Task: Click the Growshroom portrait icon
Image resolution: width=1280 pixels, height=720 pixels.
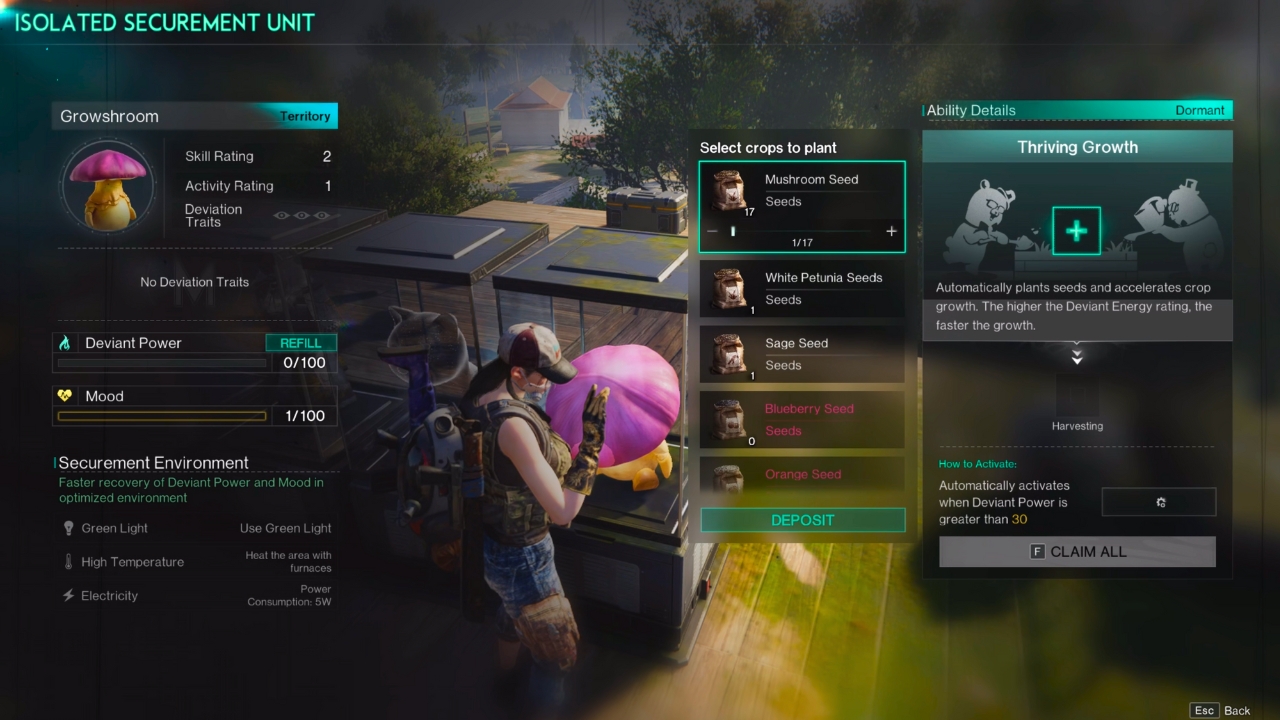Action: (x=107, y=186)
